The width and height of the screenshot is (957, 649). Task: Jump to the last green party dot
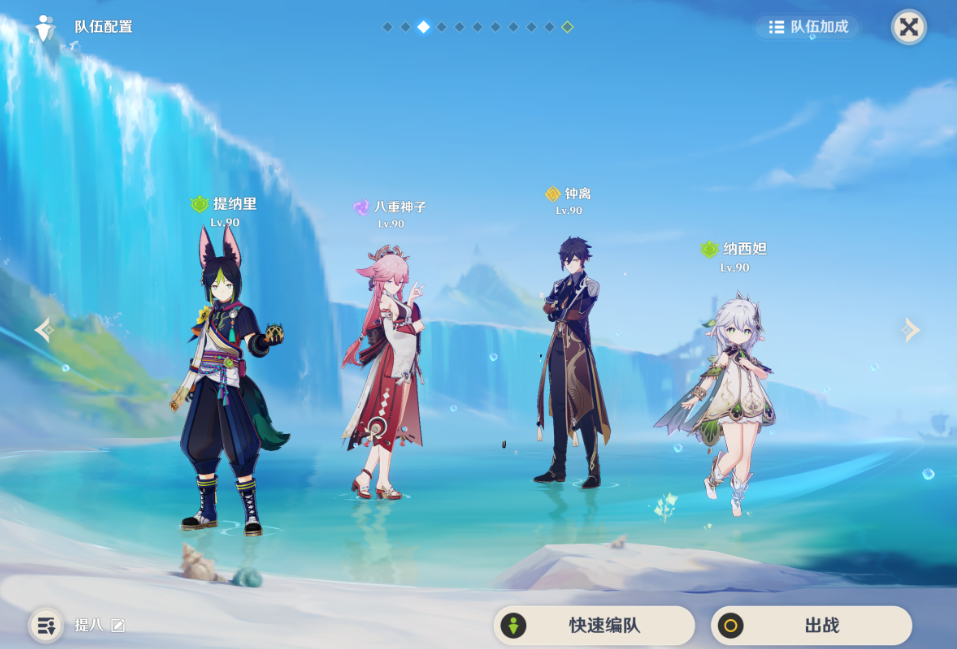pyautogui.click(x=567, y=27)
